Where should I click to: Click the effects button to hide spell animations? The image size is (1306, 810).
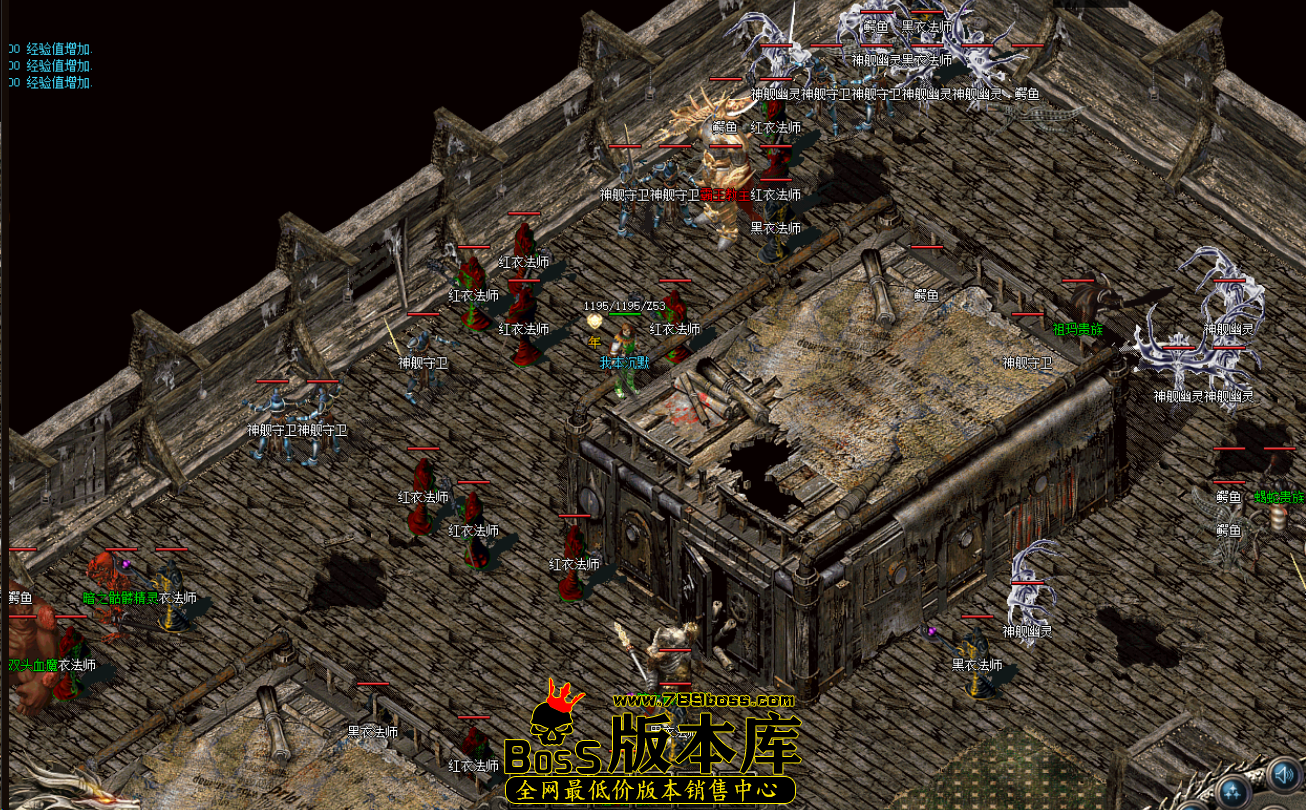tap(1232, 792)
